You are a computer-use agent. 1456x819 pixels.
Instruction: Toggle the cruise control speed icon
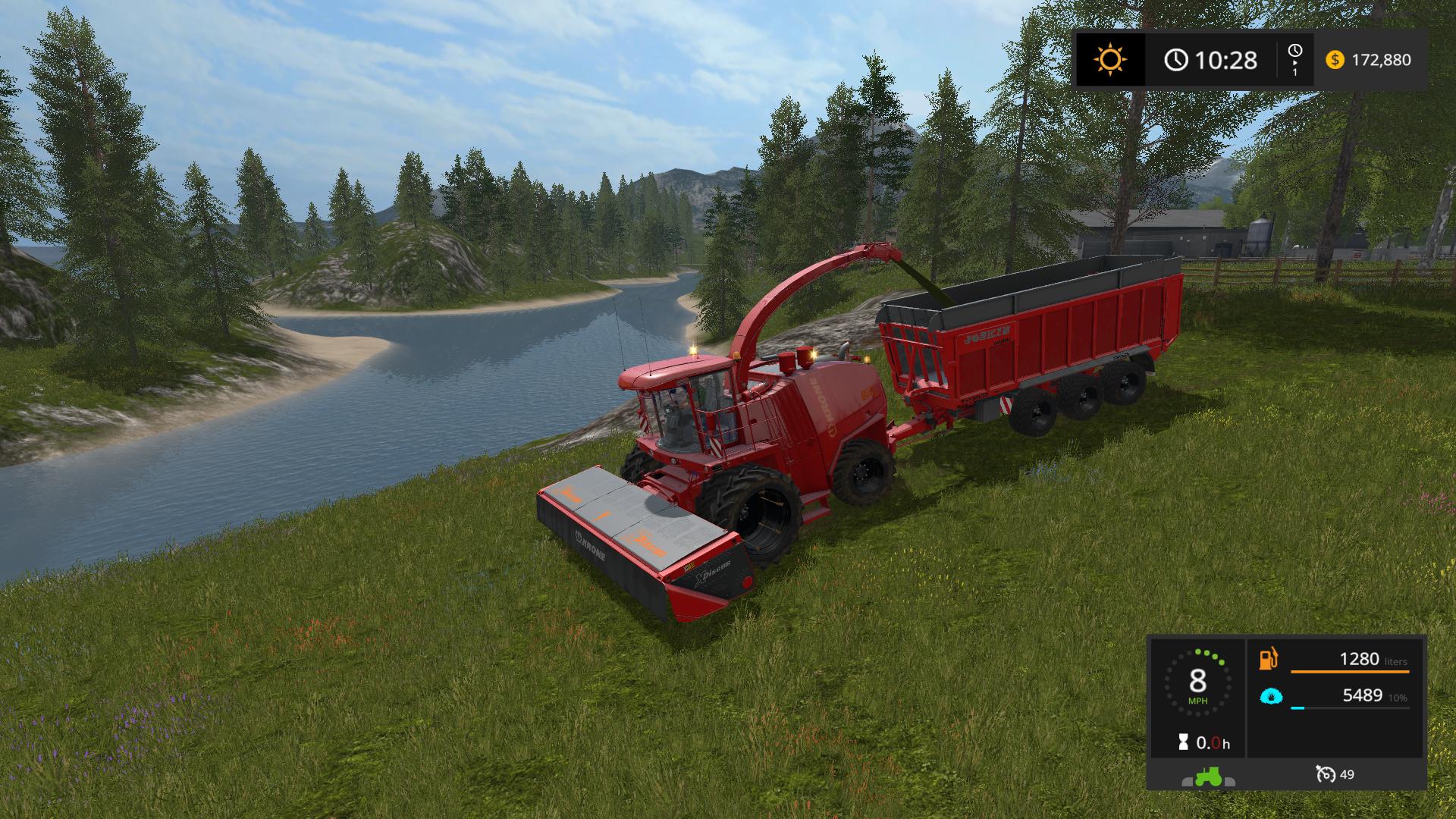coord(1326,774)
